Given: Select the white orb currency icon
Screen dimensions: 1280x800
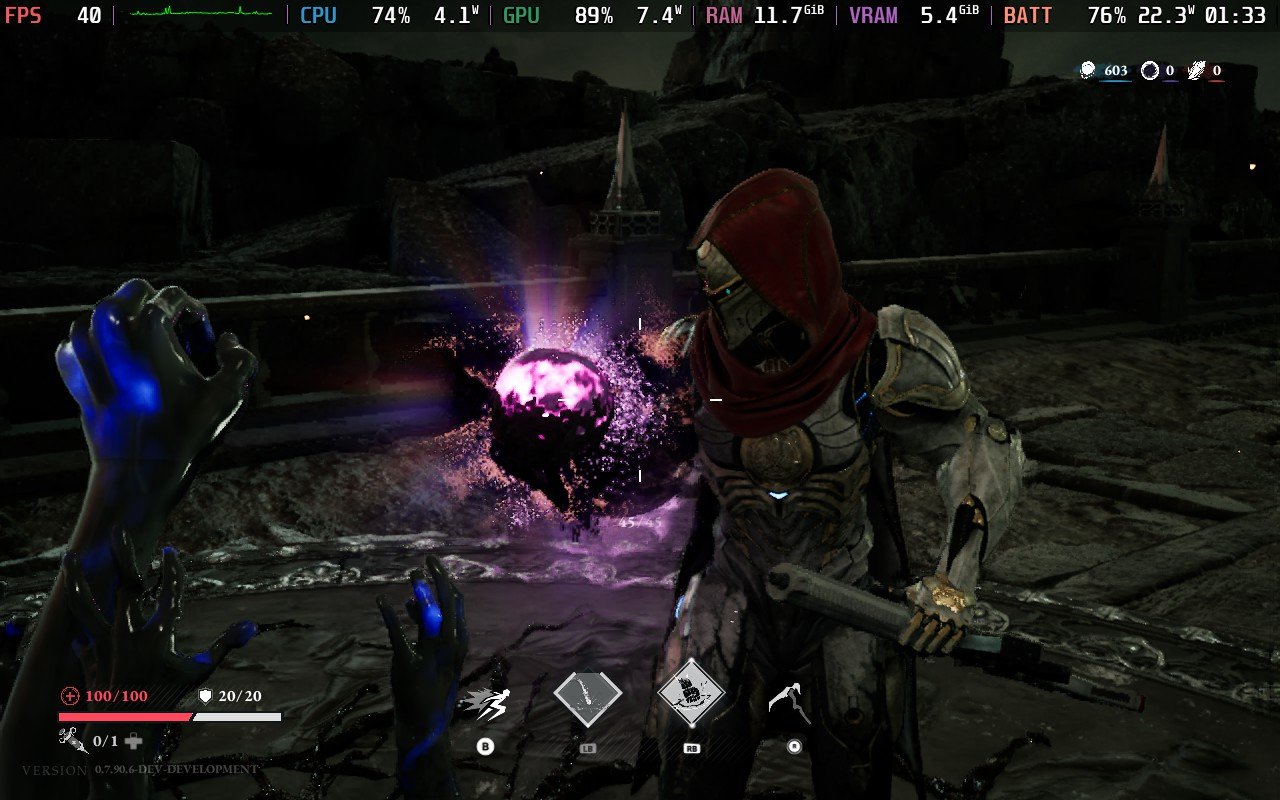Looking at the screenshot, I should [x=1089, y=70].
